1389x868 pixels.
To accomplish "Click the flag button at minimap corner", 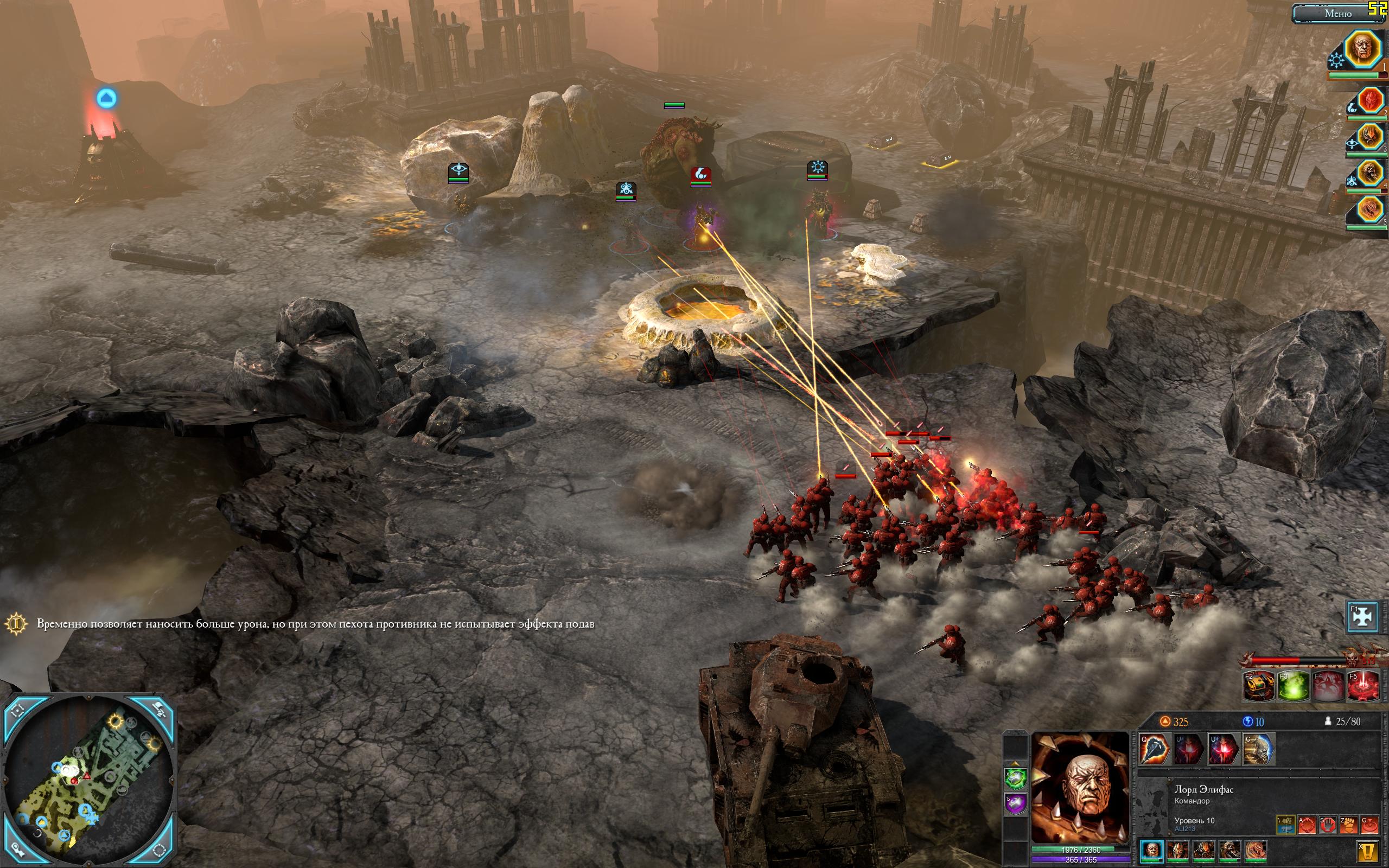I will 159,710.
